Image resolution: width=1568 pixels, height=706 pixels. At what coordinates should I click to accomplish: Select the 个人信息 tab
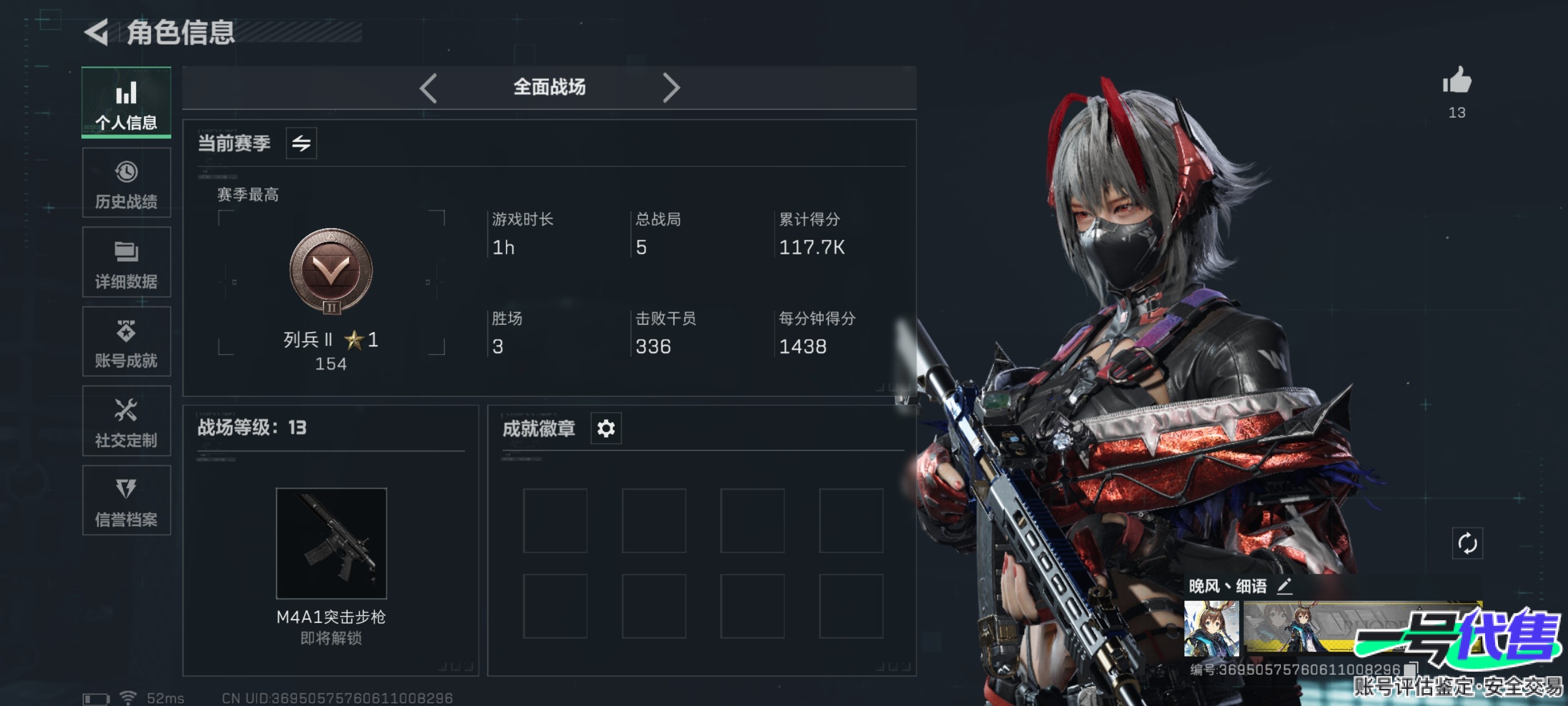[x=126, y=103]
